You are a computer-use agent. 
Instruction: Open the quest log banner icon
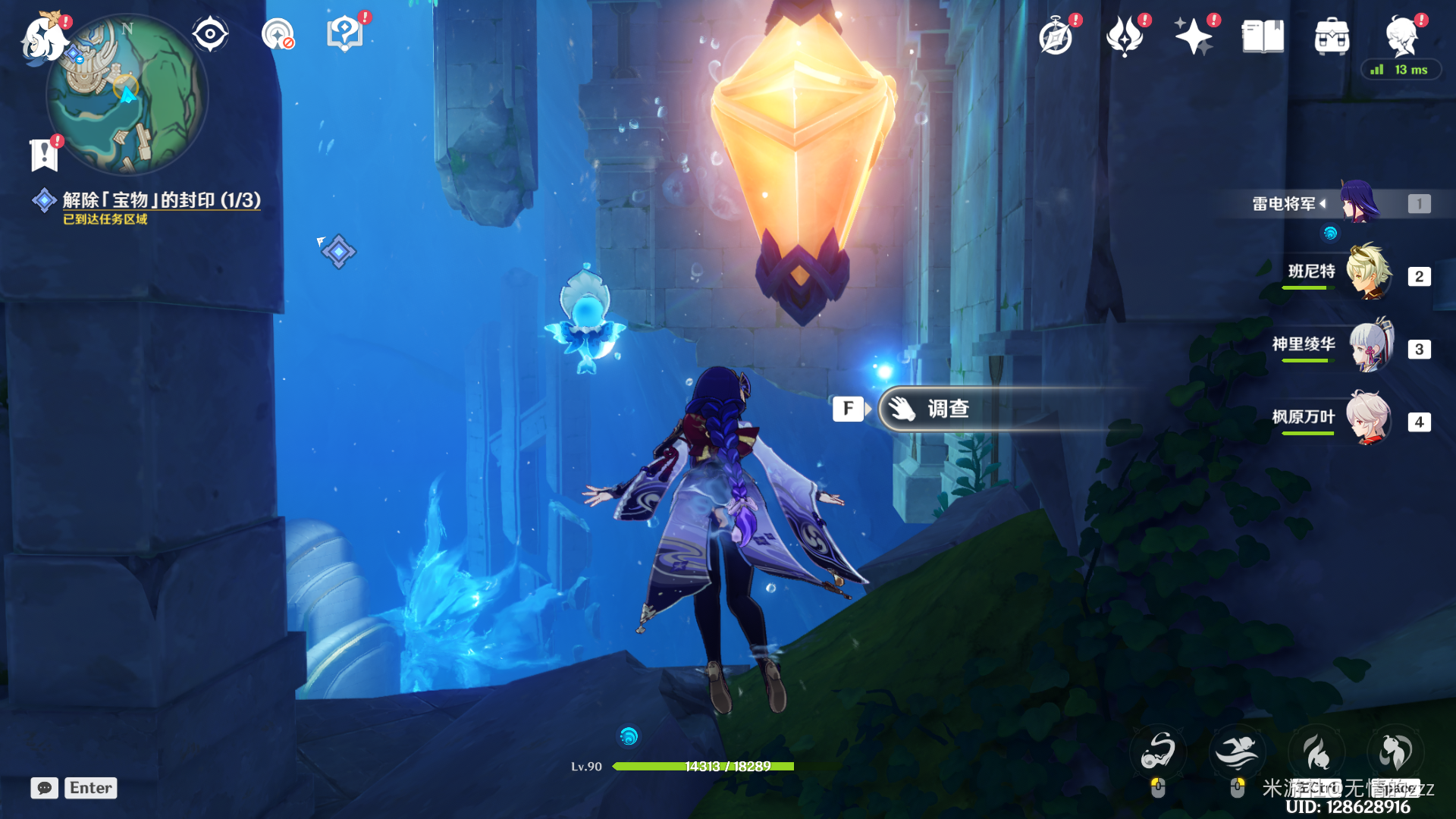click(x=44, y=155)
